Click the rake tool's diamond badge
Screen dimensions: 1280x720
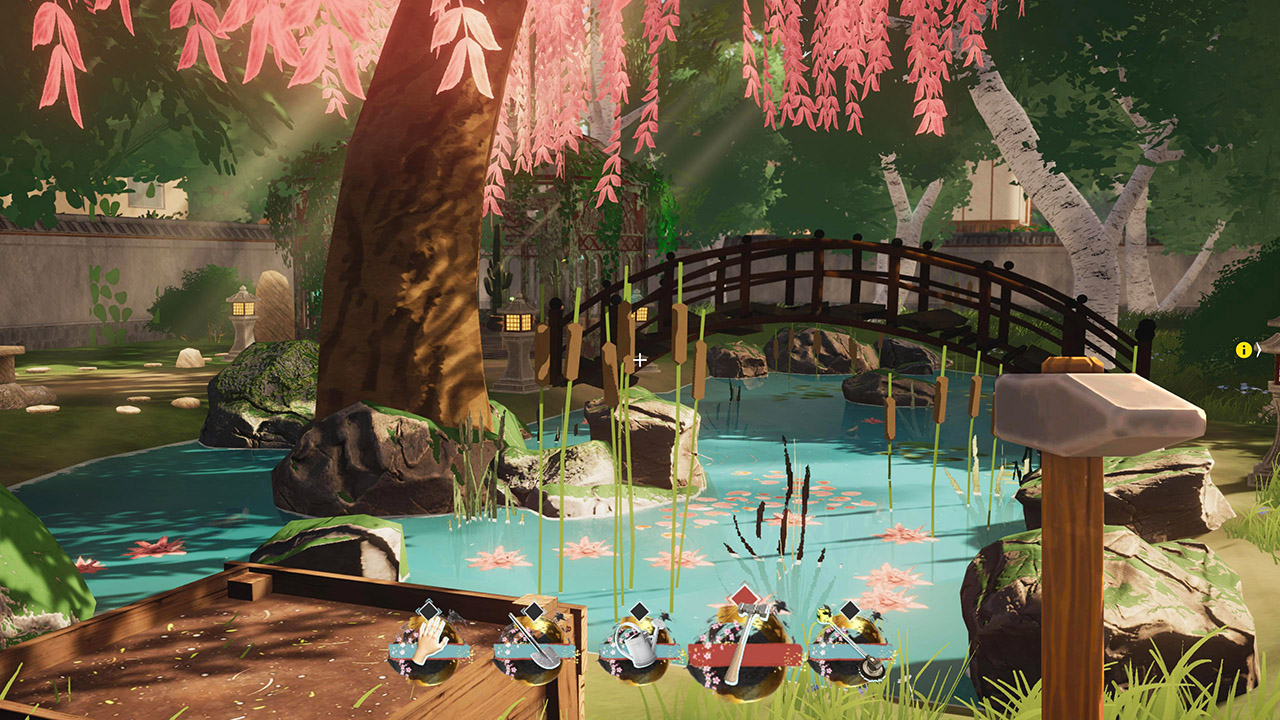[x=848, y=611]
